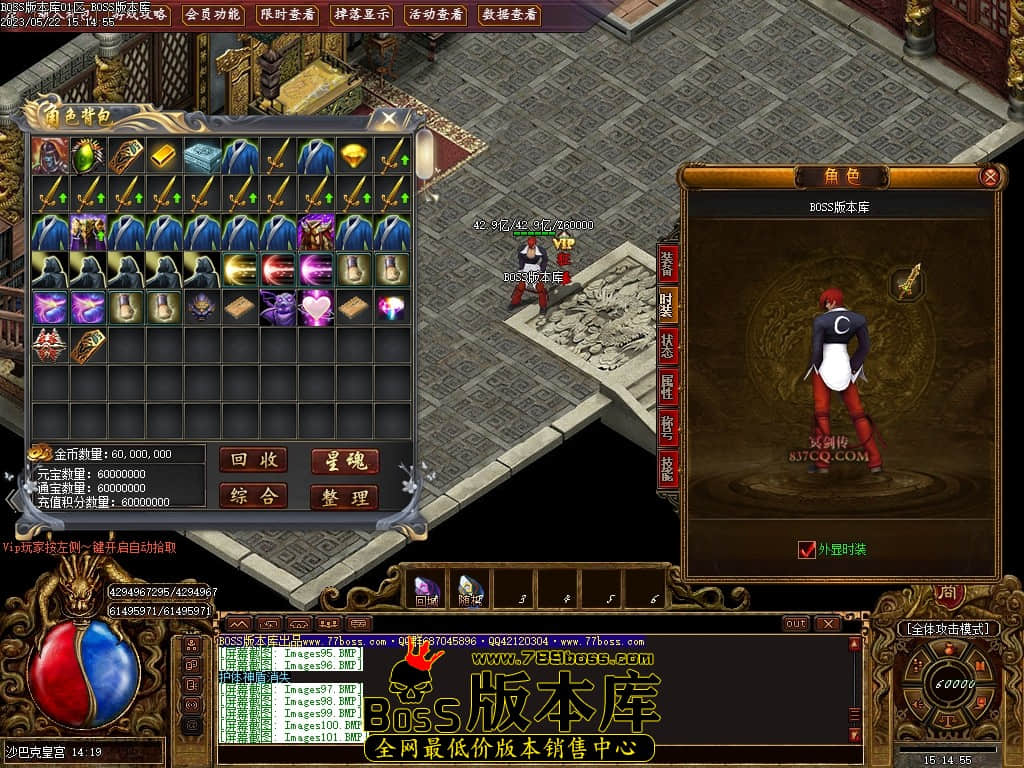Close the 角色背包 inventory window
This screenshot has width=1024, height=768.
pyautogui.click(x=386, y=118)
